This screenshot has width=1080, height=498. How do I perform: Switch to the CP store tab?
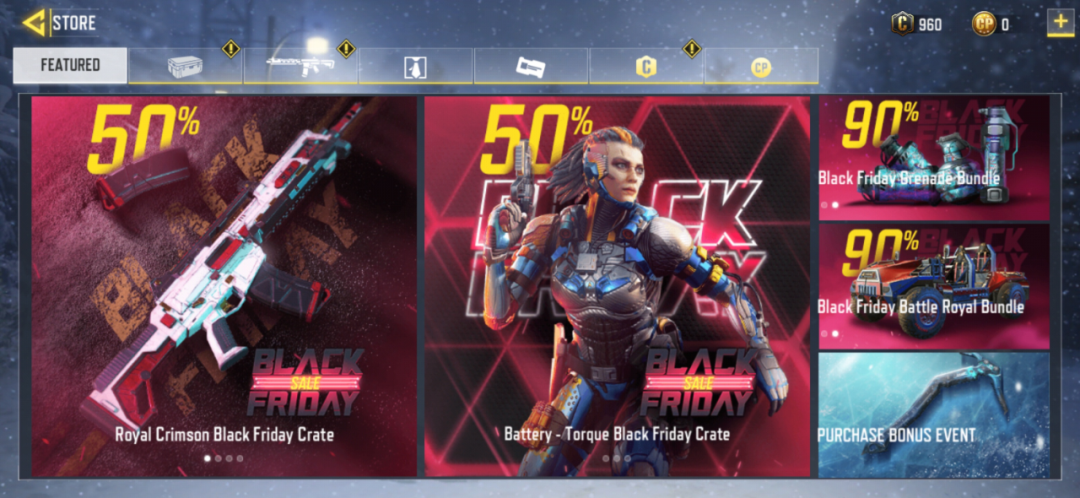(761, 67)
